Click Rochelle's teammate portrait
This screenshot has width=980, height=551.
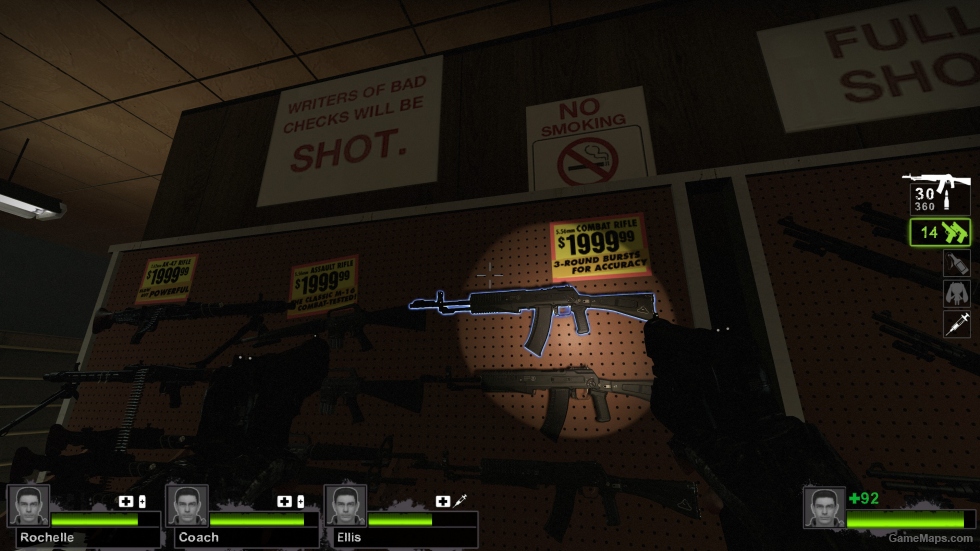click(27, 506)
